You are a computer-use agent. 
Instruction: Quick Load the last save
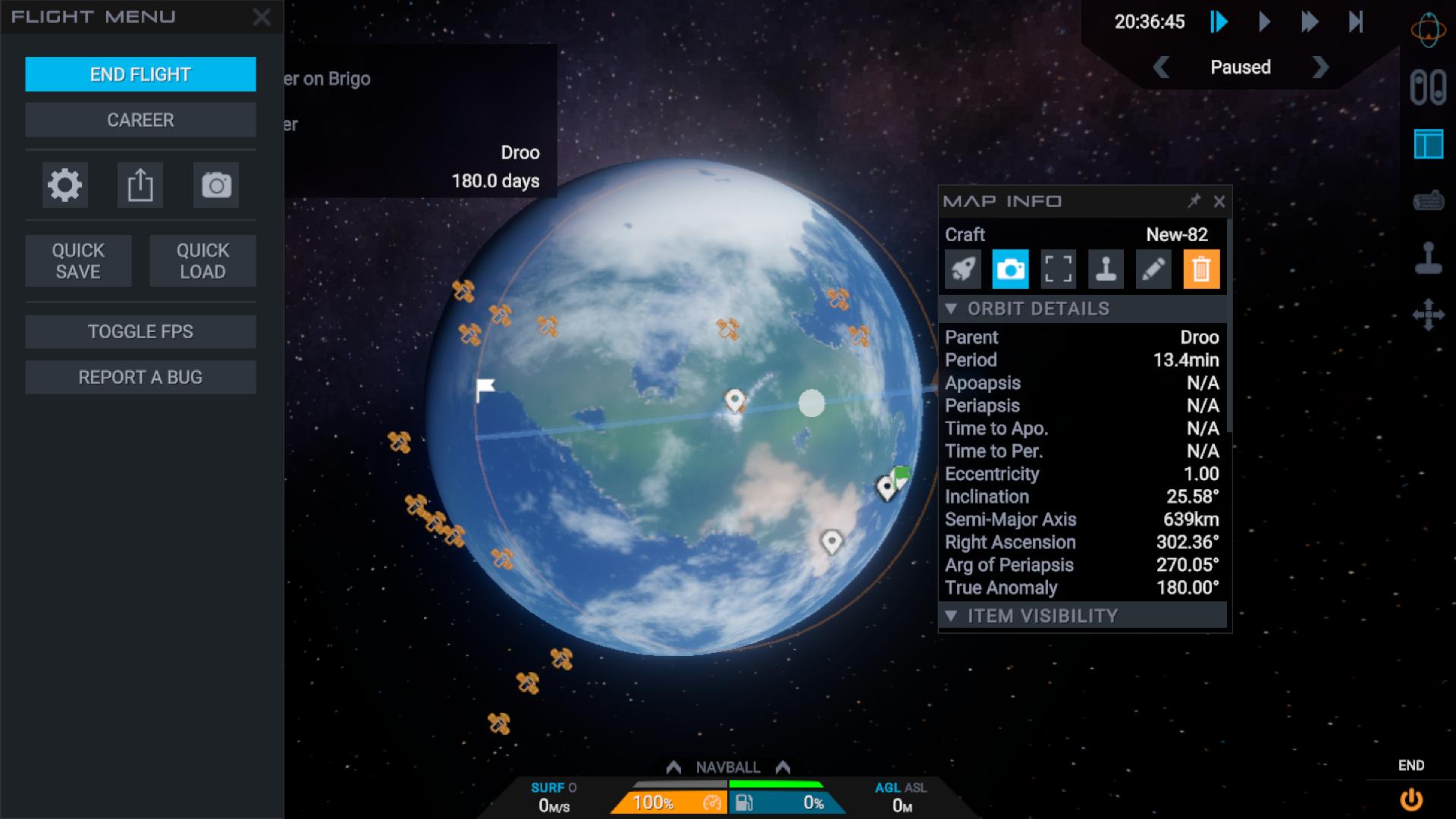point(202,261)
